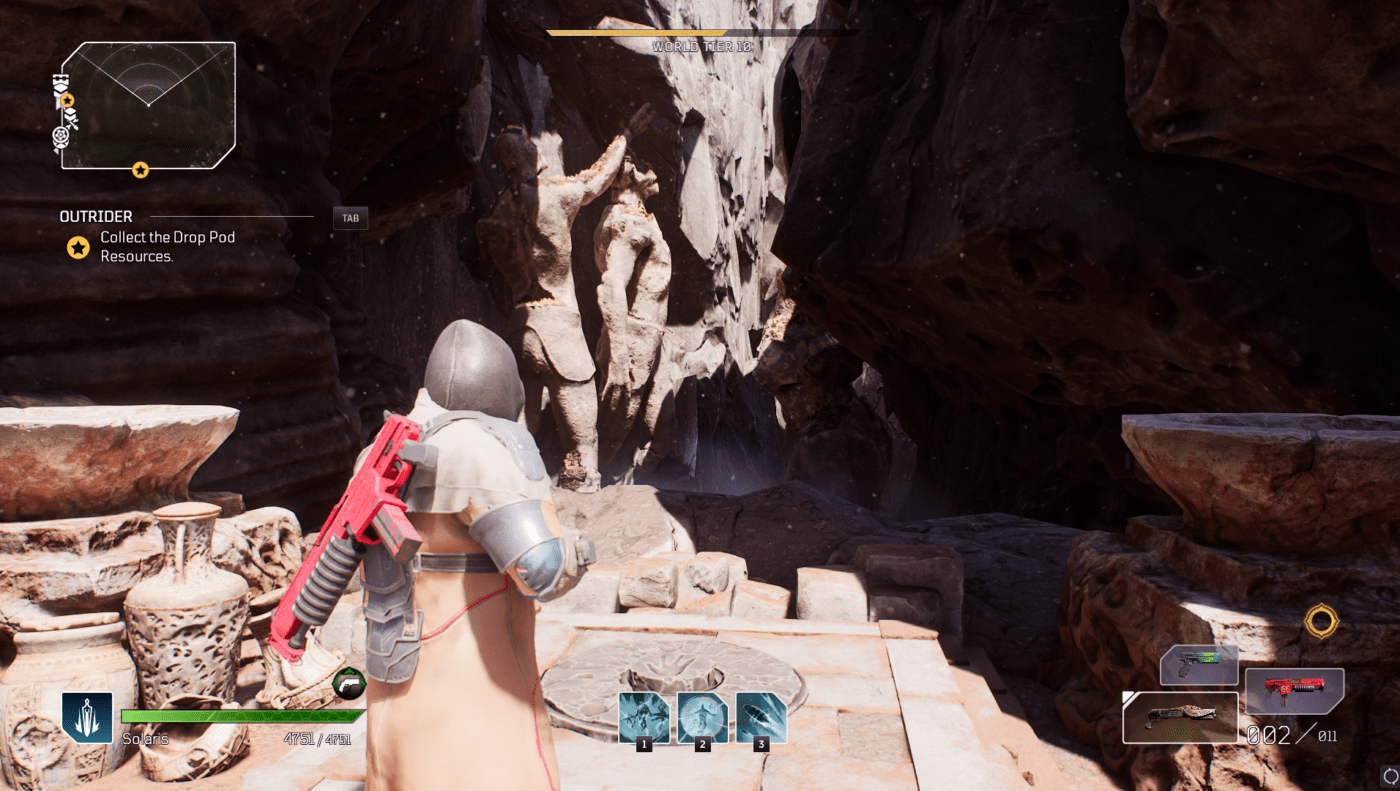Click the green Solaris health bar
1400x791 pixels.
pos(240,714)
